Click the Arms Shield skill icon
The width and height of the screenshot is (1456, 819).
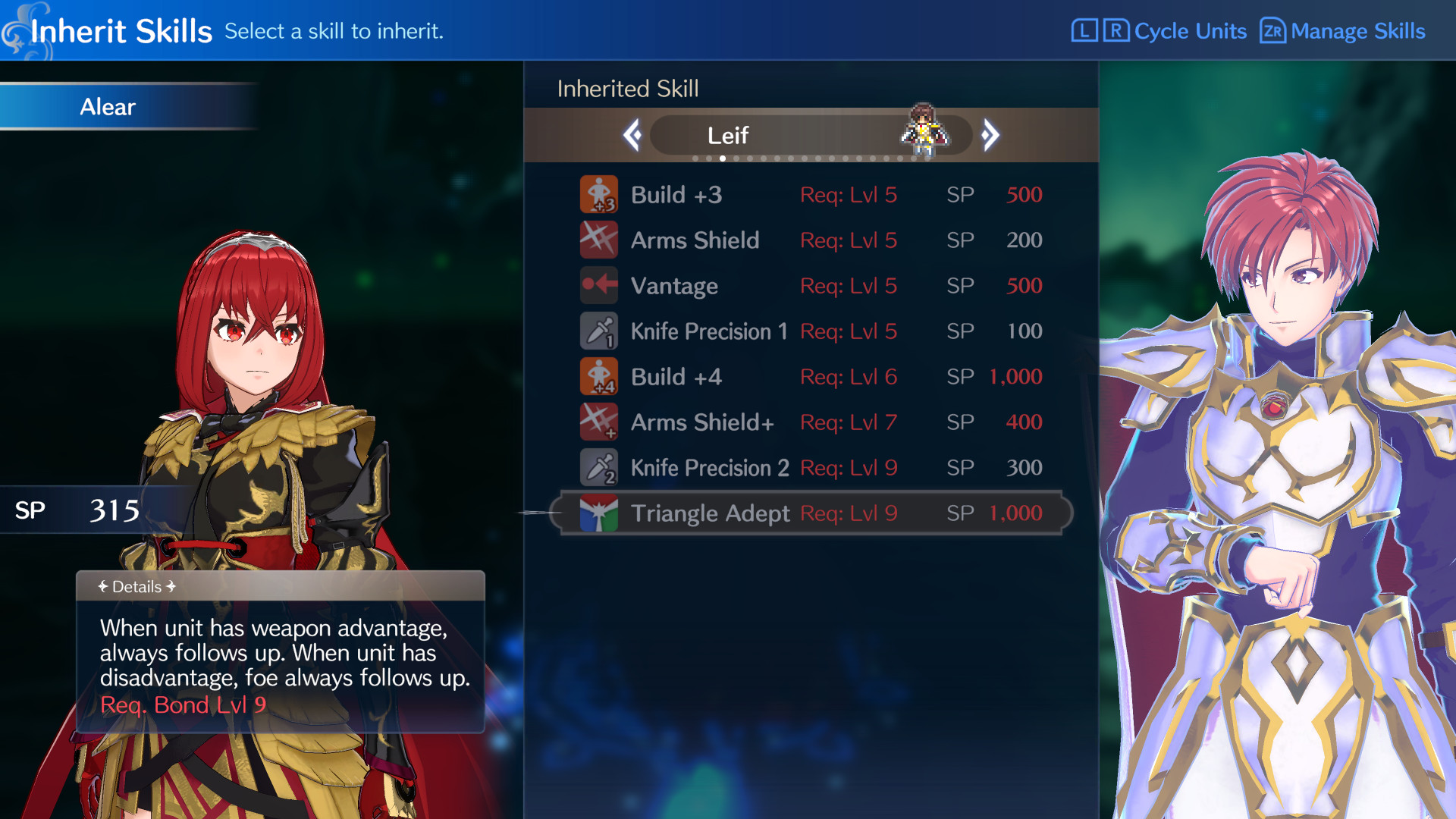pos(599,240)
